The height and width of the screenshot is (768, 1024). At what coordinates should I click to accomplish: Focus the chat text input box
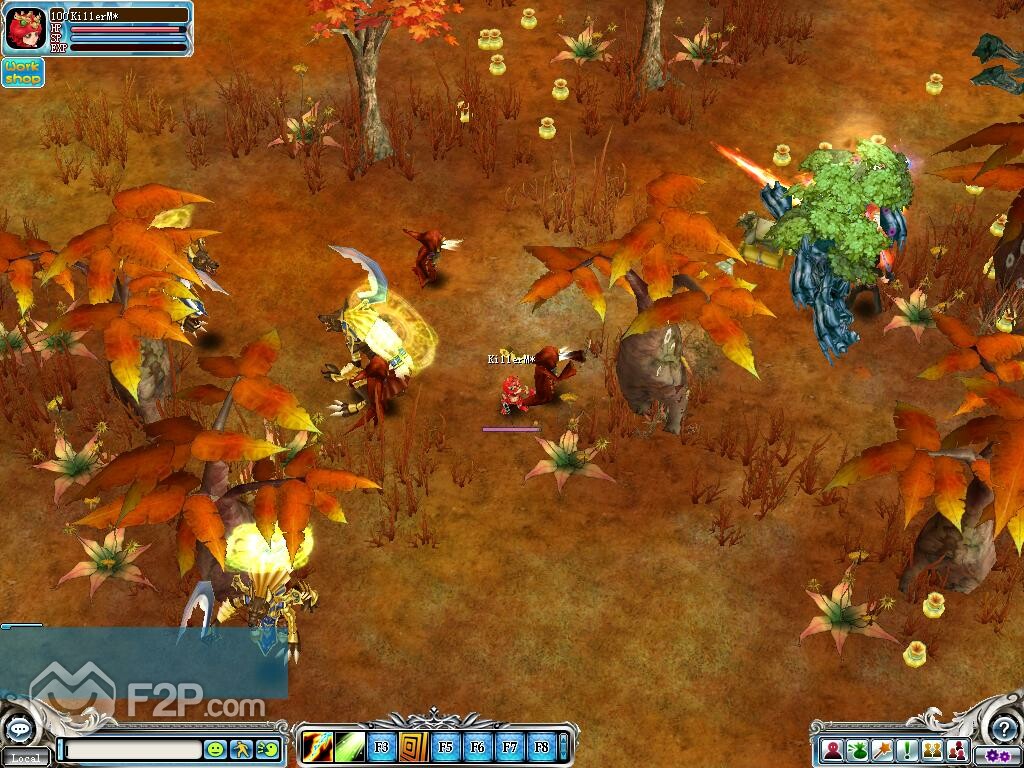pos(132,748)
